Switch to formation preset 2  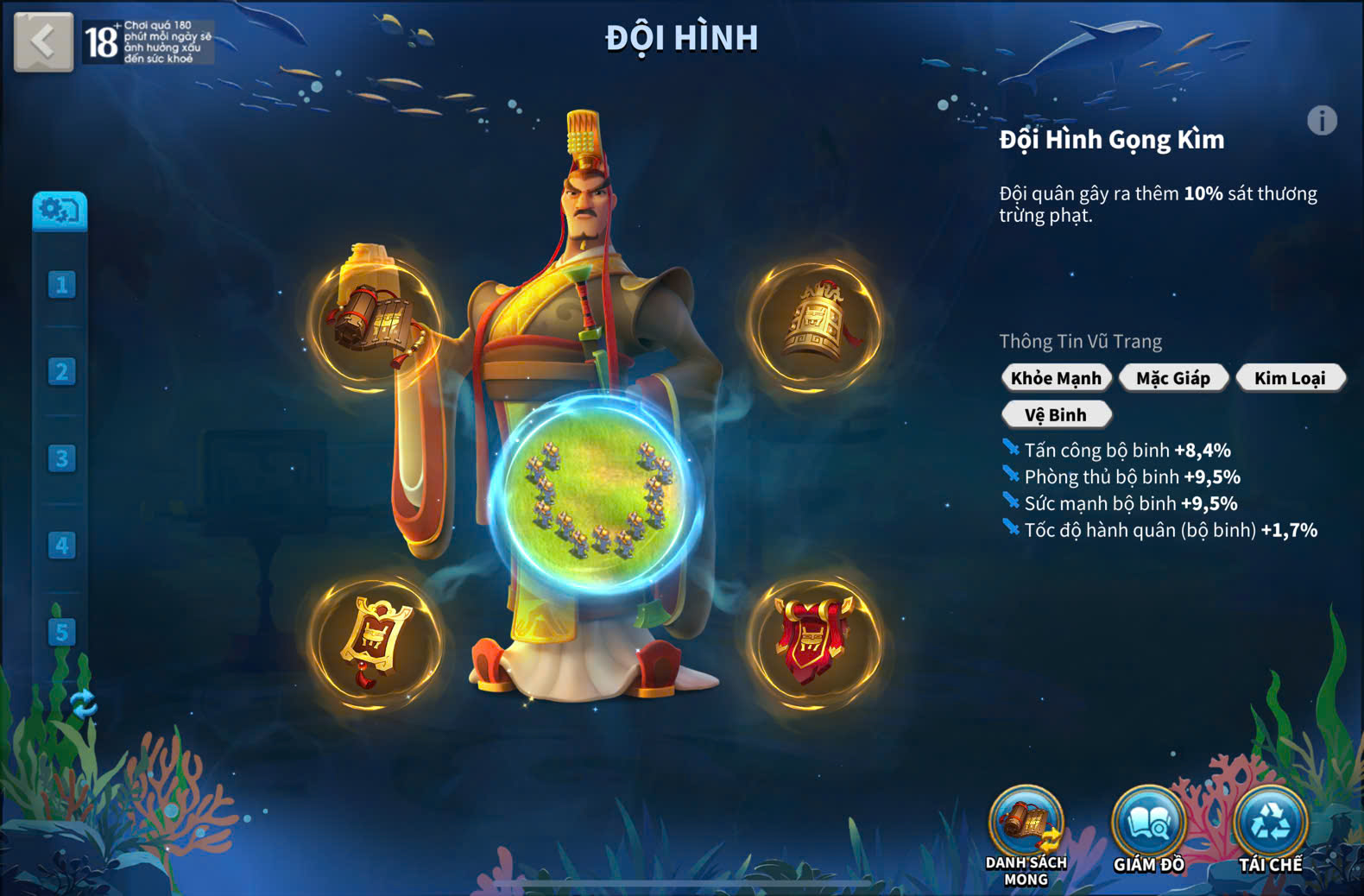[x=61, y=372]
